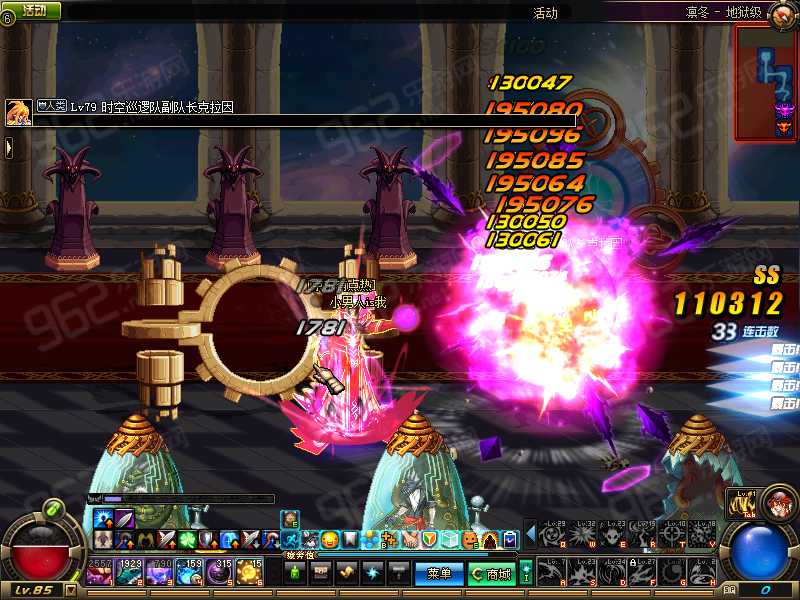The image size is (800, 600).
Task: Activate the Q skill slot
Action: pyautogui.click(x=551, y=534)
